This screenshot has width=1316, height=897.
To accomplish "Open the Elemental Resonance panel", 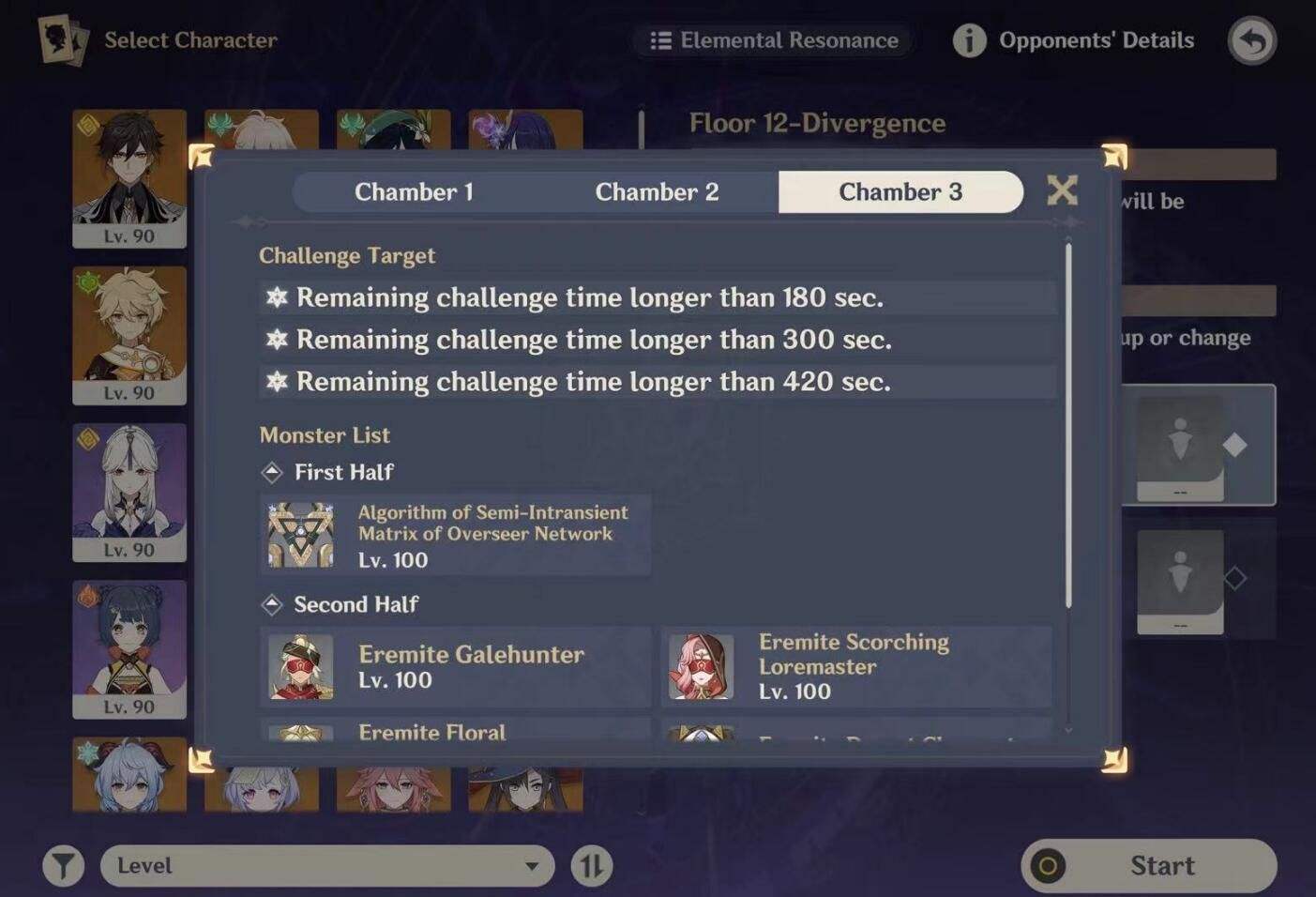I will coord(773,39).
